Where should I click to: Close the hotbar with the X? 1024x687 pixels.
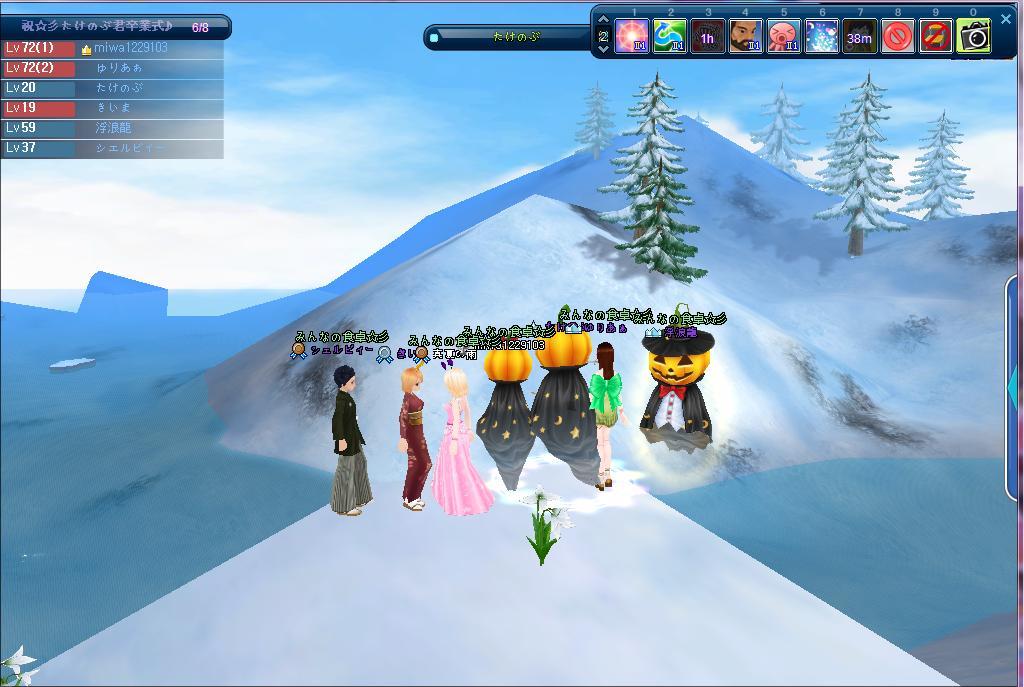tap(1006, 19)
